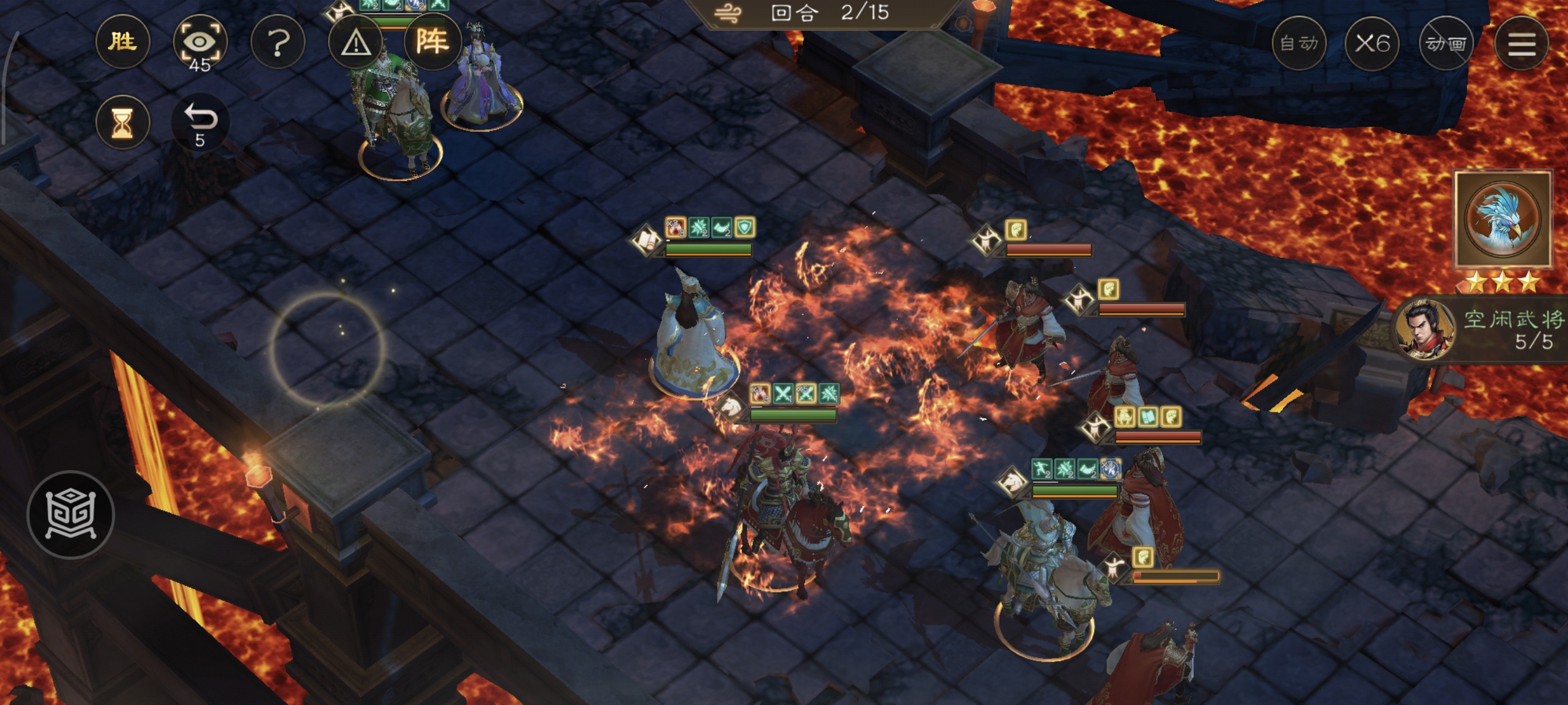Viewport: 1568px width, 705px height.
Task: Enable 自动 auto-battle
Action: point(1298,43)
